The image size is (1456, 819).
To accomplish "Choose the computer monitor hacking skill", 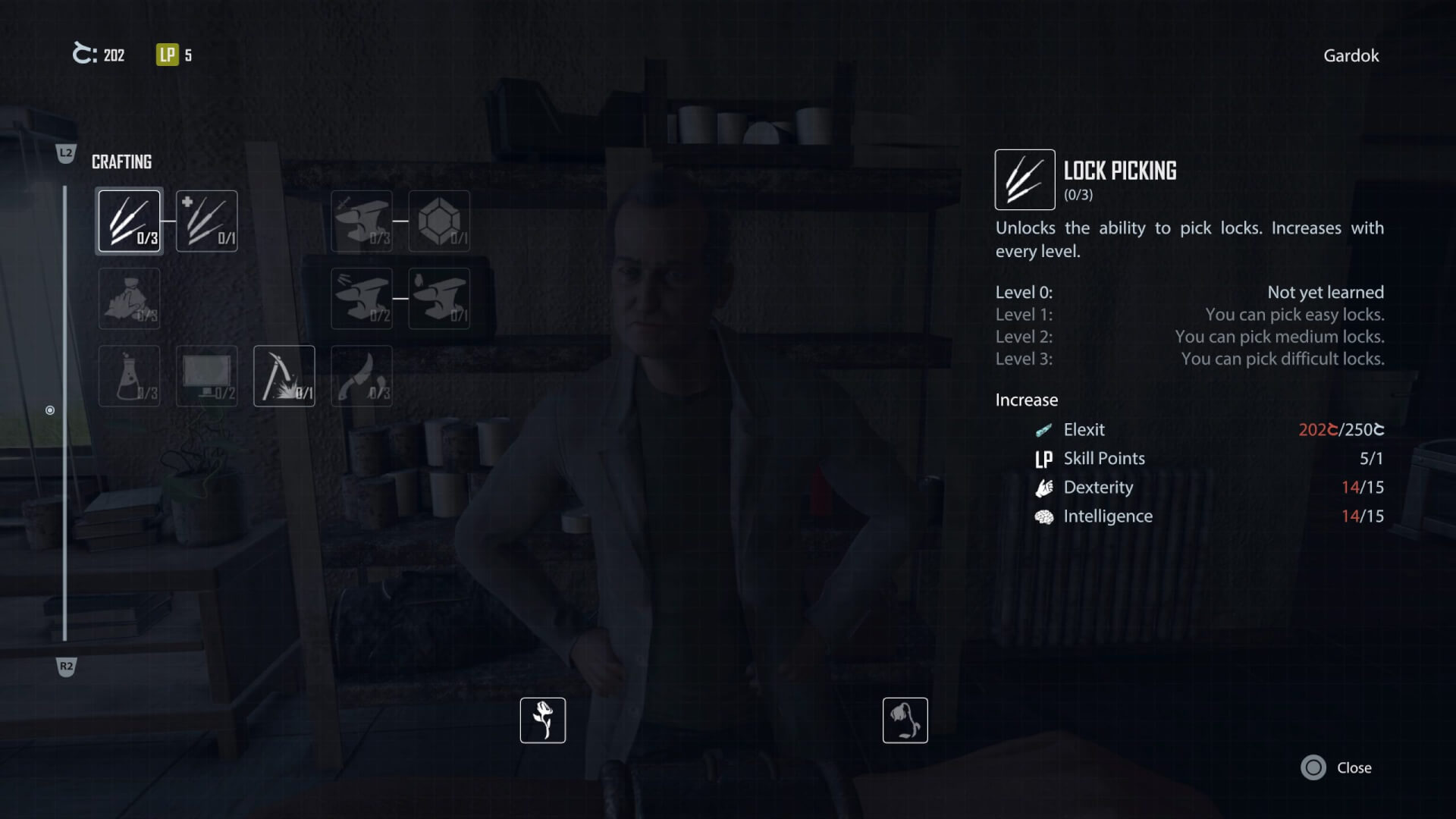I will click(207, 376).
